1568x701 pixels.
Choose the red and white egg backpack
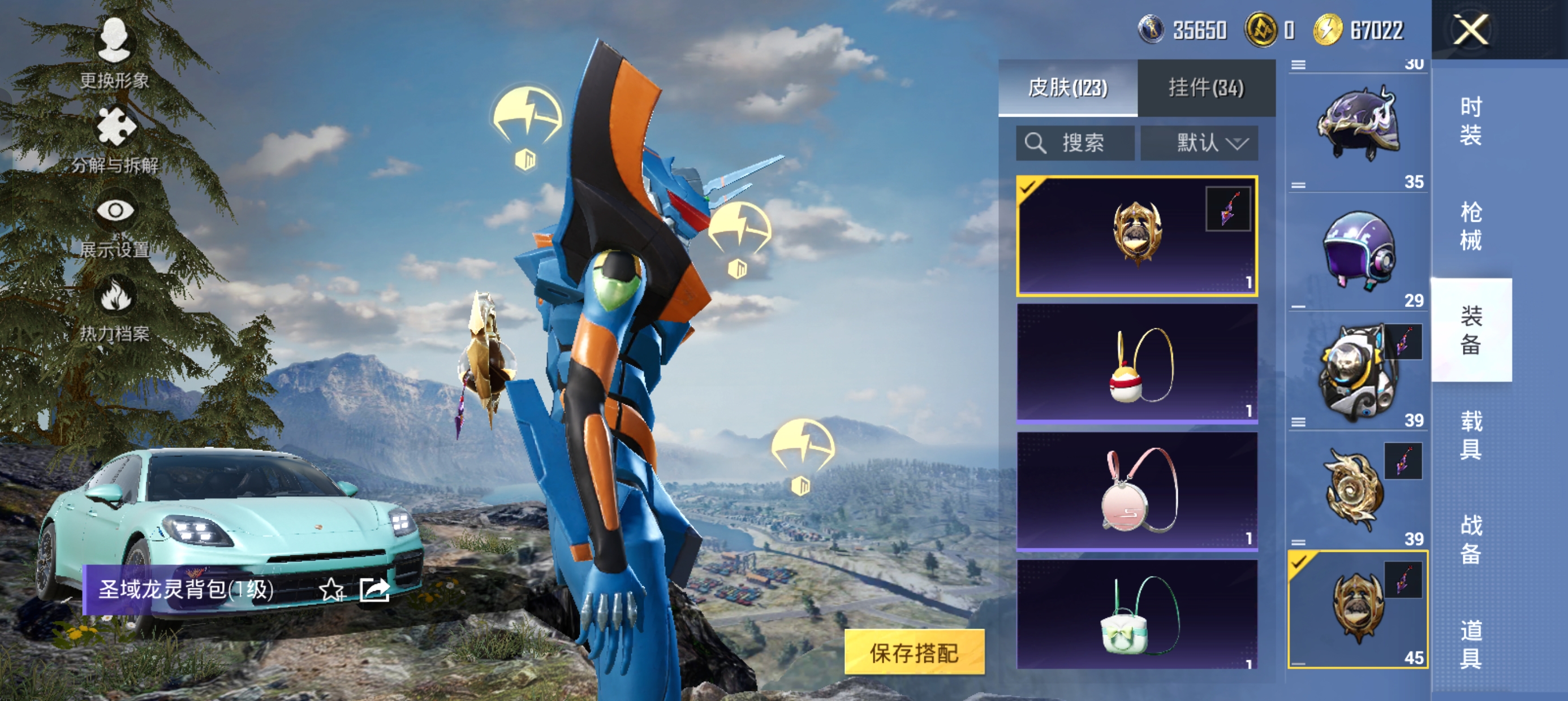click(x=1136, y=364)
